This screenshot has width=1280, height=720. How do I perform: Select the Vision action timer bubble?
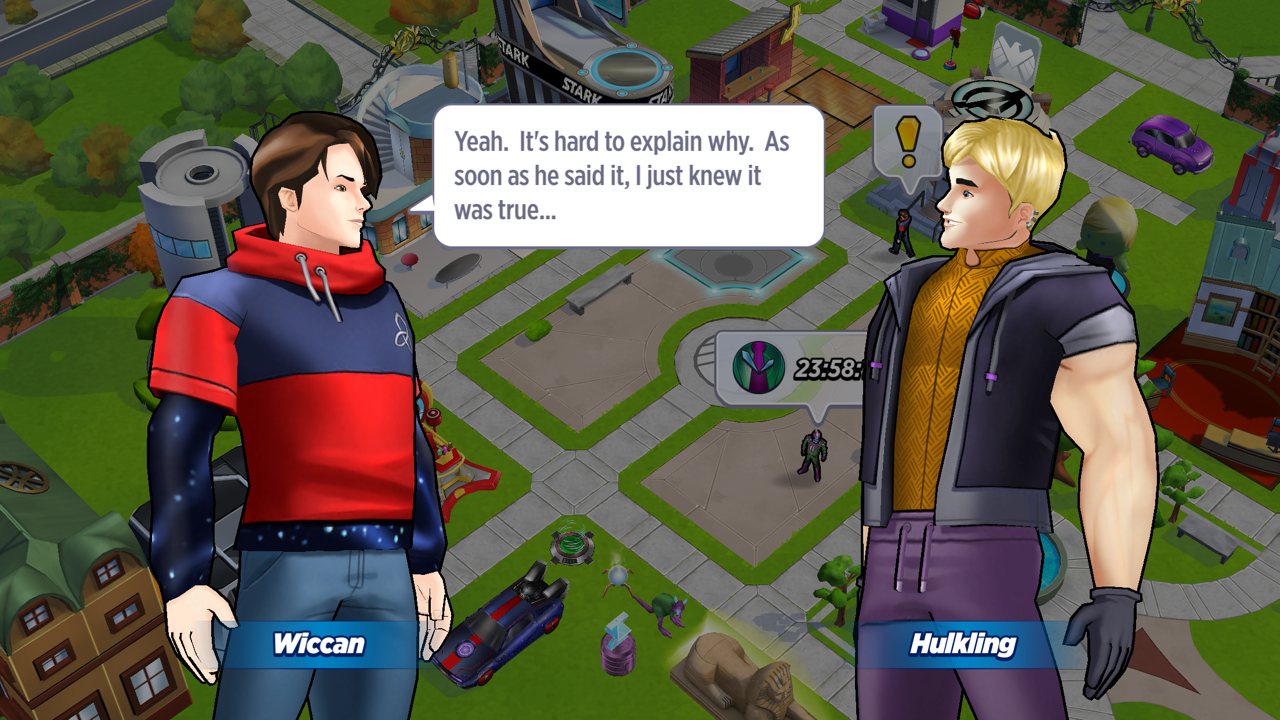(790, 368)
